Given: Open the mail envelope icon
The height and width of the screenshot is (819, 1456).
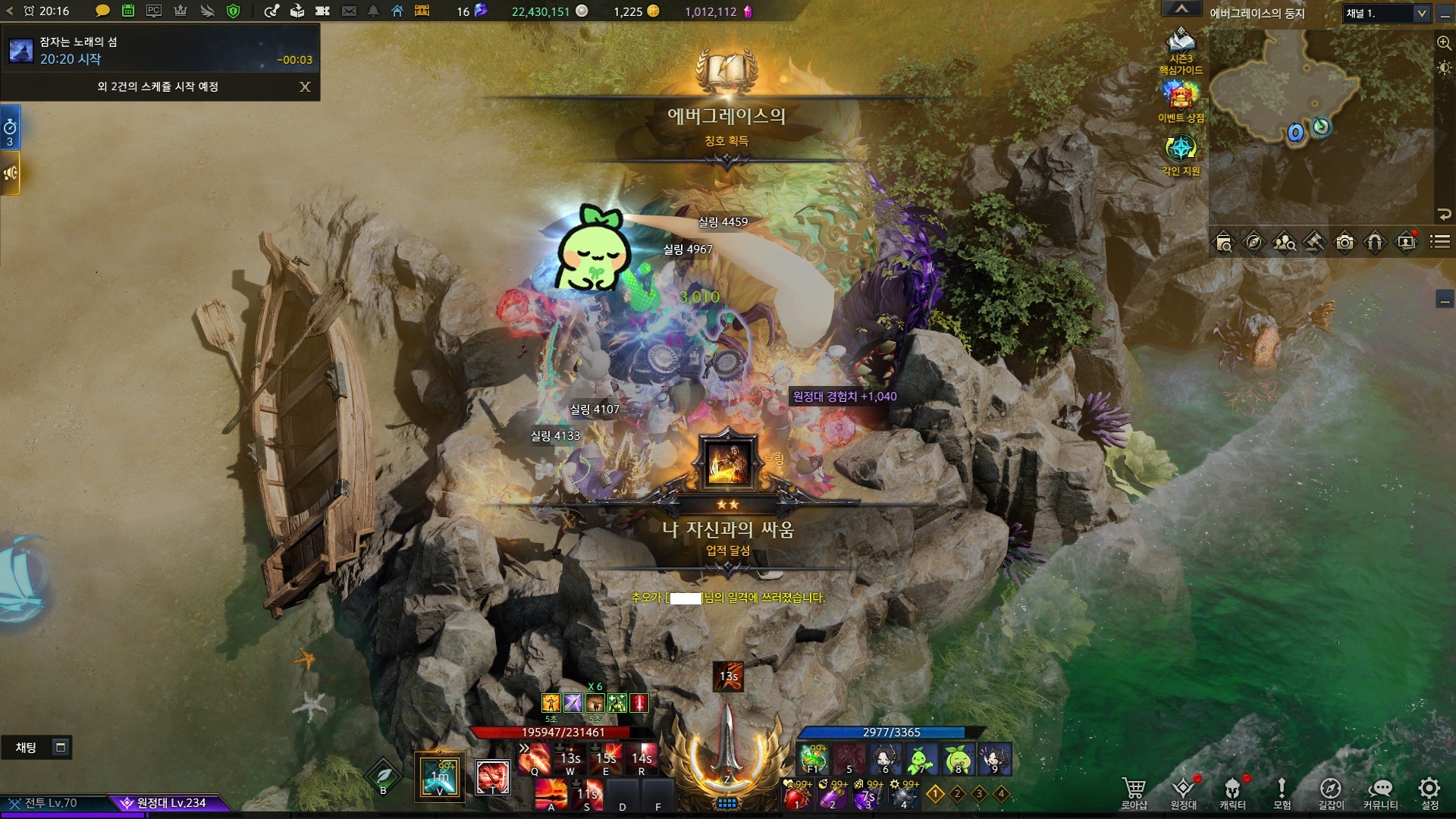Looking at the screenshot, I should [349, 11].
